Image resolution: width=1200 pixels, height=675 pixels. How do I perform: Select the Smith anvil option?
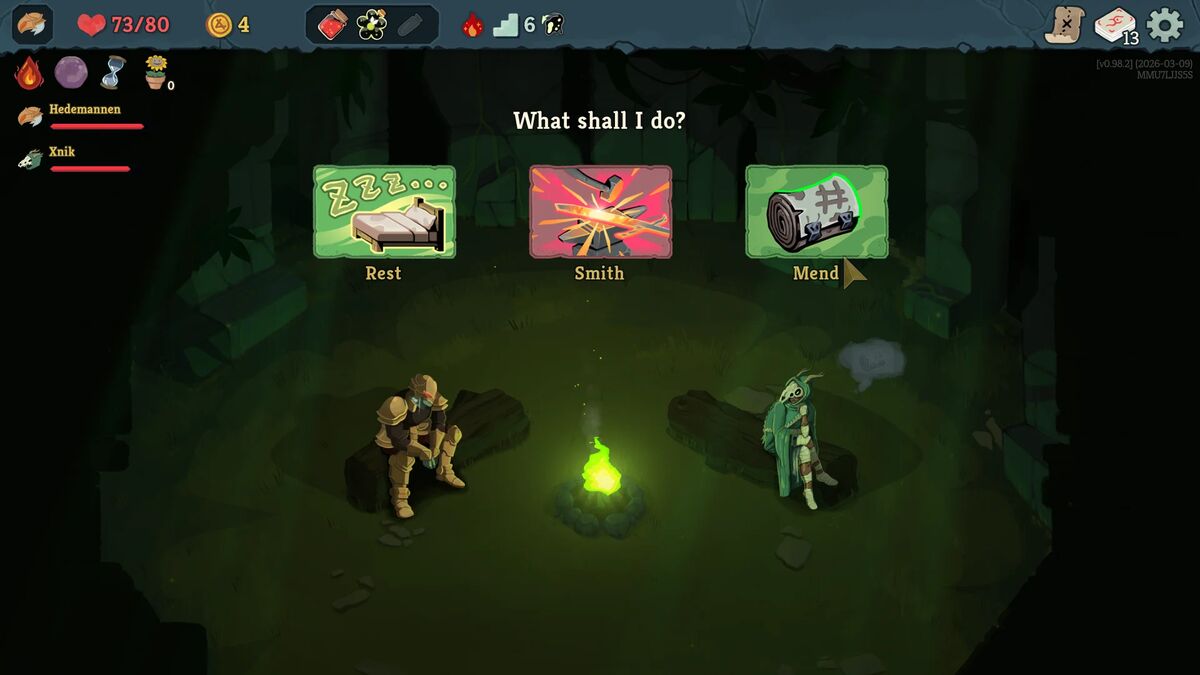point(600,212)
